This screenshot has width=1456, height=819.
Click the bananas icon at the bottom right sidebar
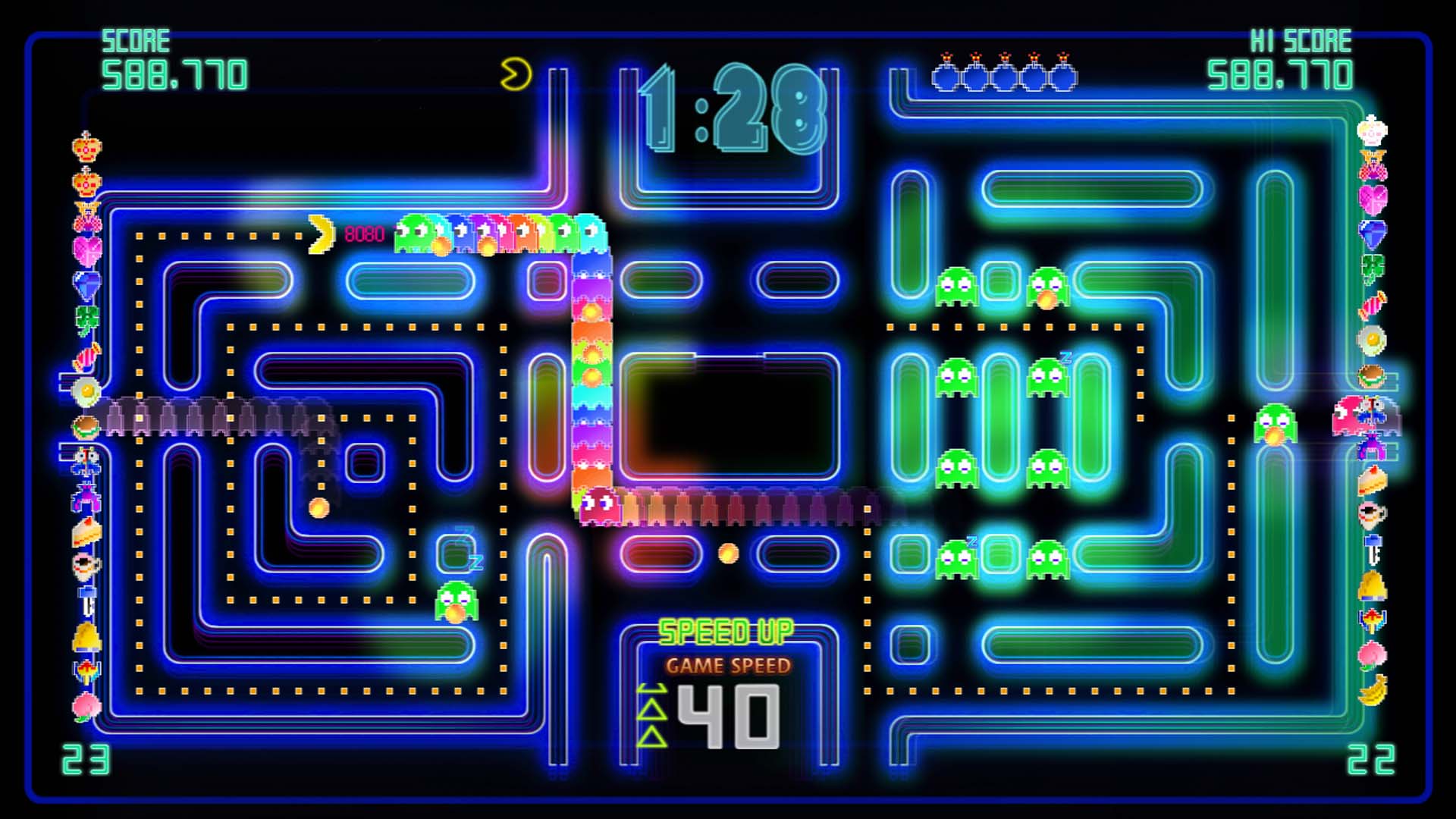click(x=1374, y=689)
